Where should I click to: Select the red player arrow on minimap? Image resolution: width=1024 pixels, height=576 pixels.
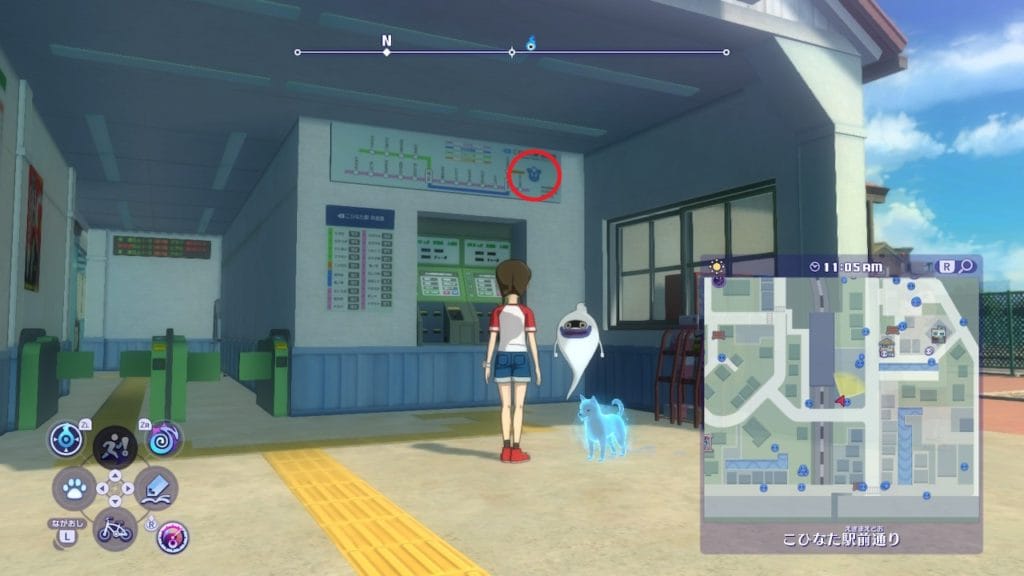coord(842,401)
